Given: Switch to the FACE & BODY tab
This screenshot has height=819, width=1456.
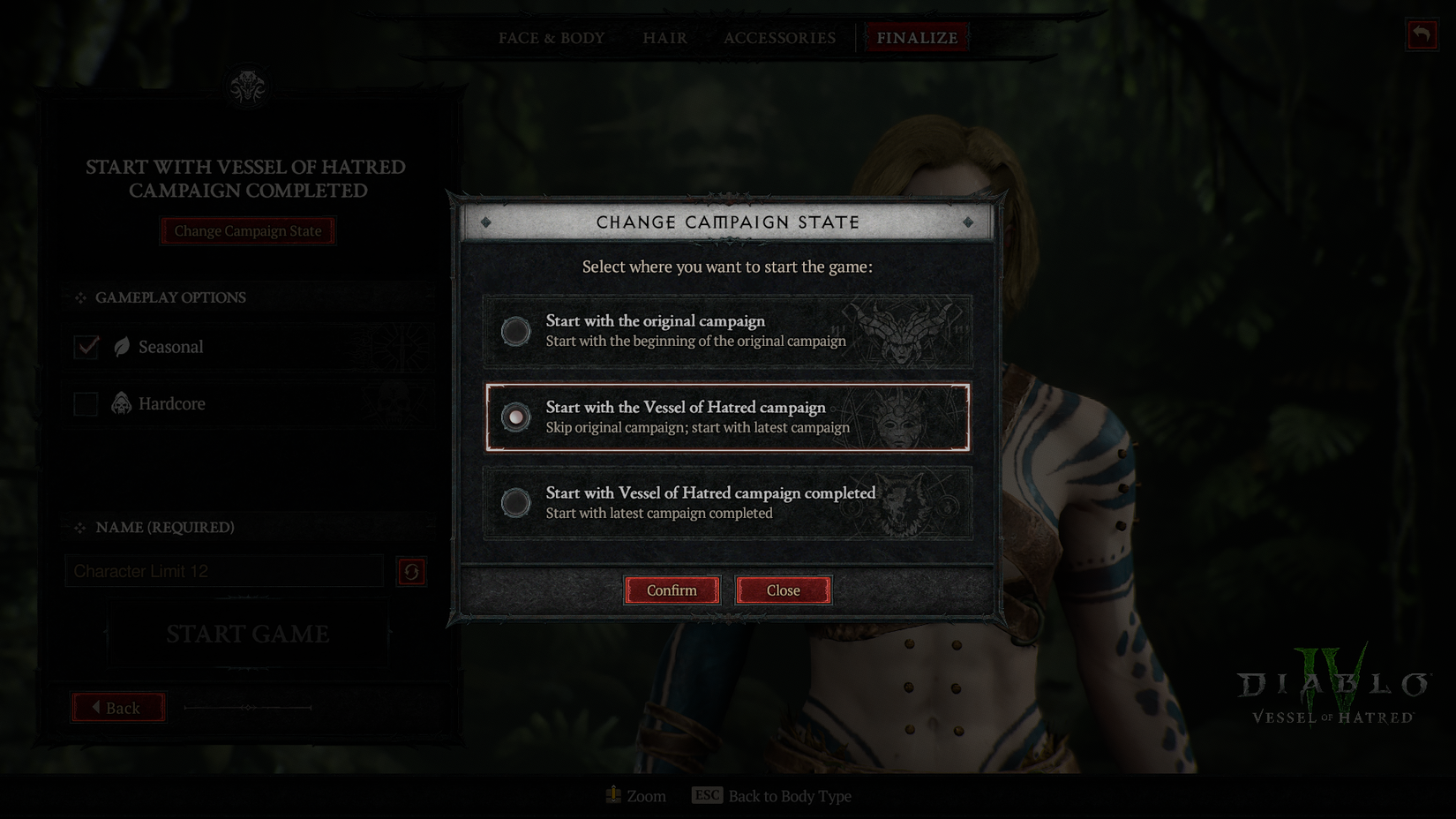Looking at the screenshot, I should 551,37.
